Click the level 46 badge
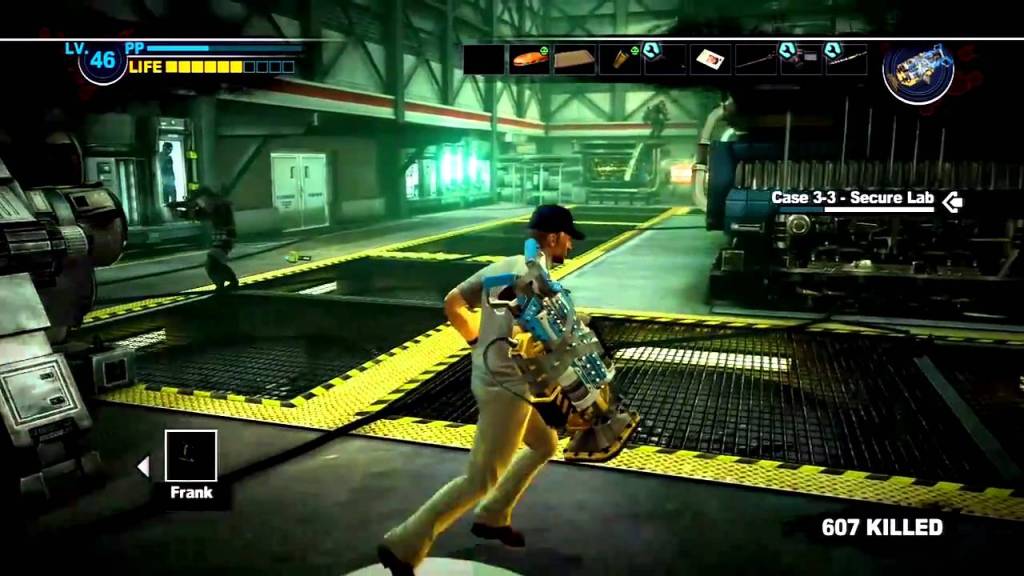The width and height of the screenshot is (1024, 576). [x=103, y=61]
